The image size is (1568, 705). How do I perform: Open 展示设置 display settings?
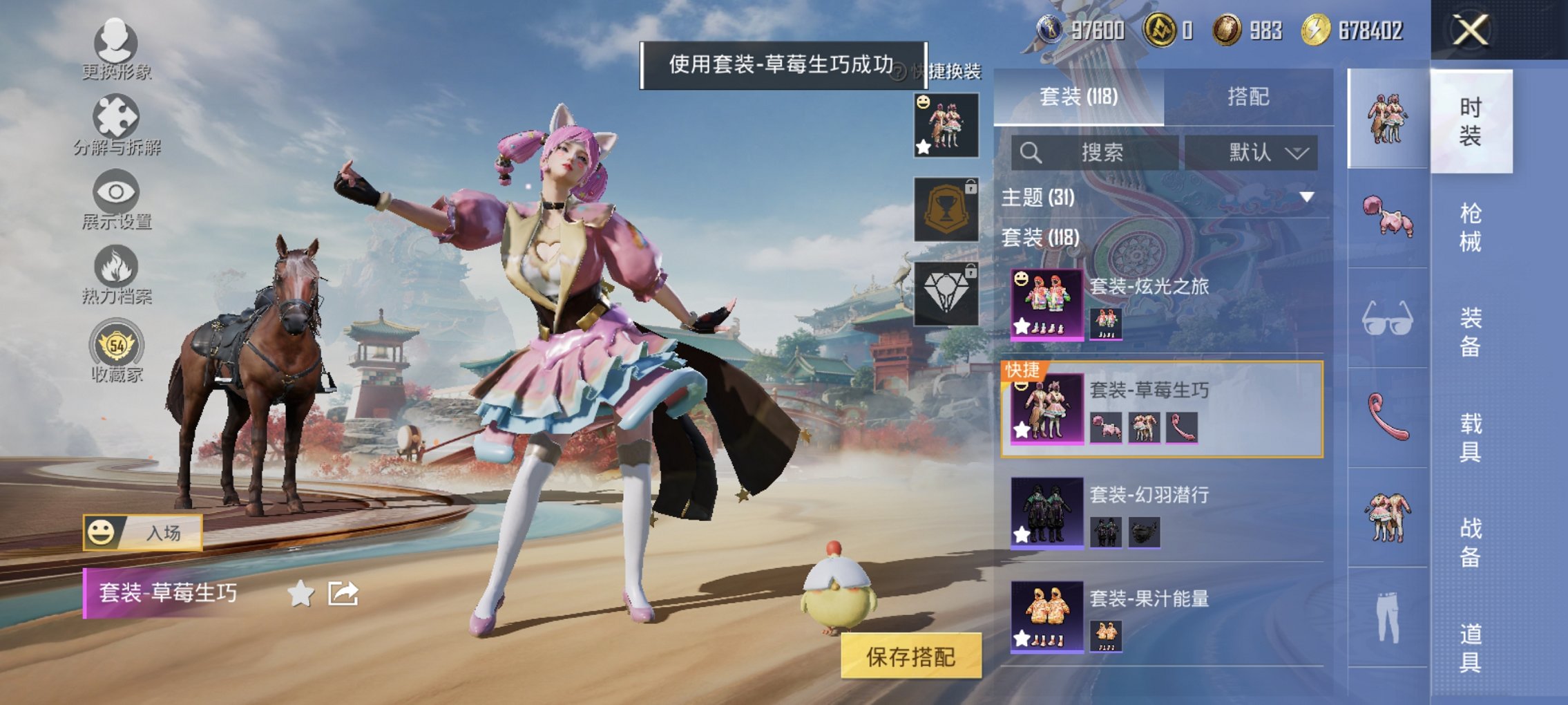pyautogui.click(x=116, y=200)
